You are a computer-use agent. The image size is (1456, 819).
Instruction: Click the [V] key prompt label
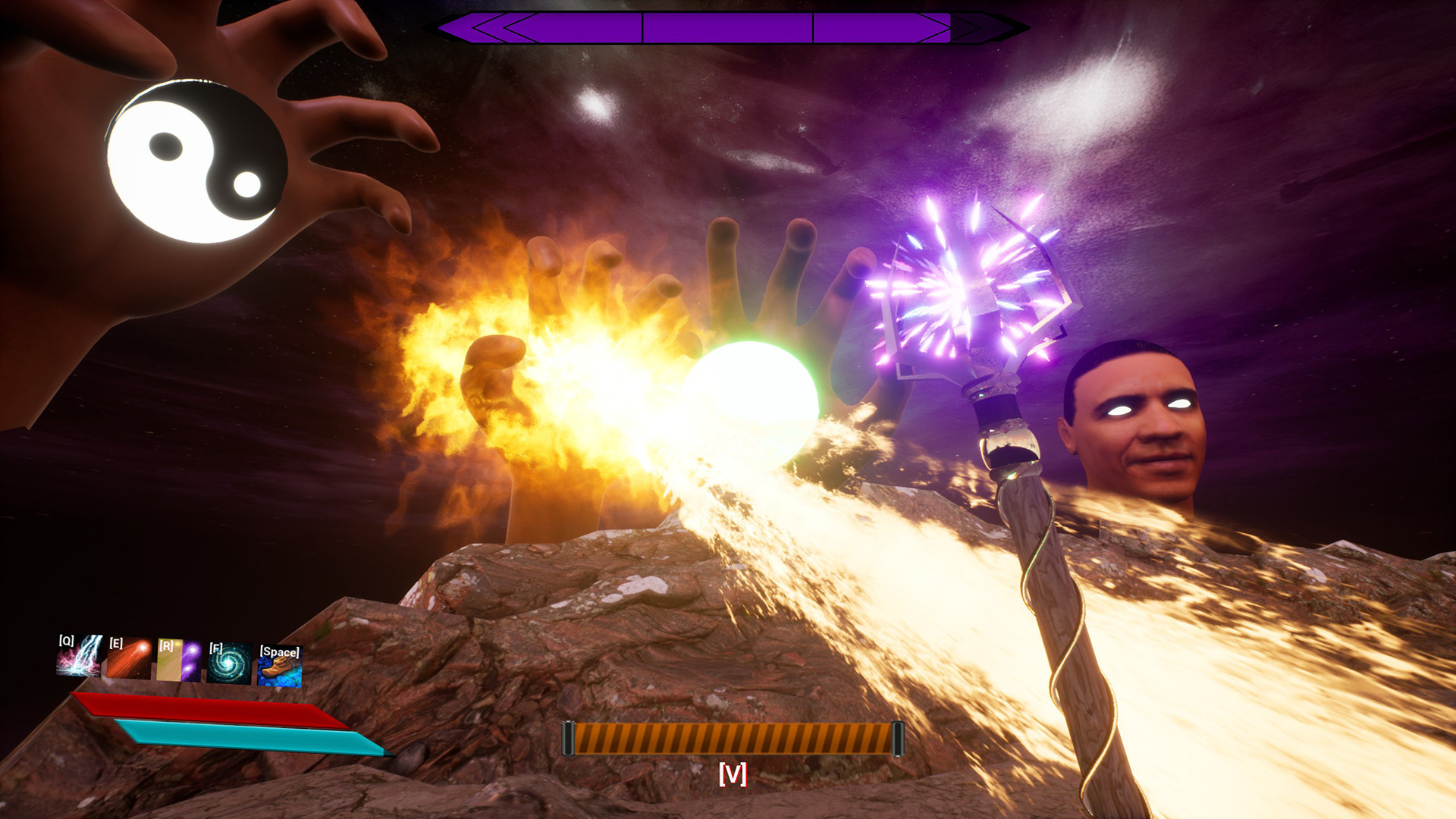point(732,776)
